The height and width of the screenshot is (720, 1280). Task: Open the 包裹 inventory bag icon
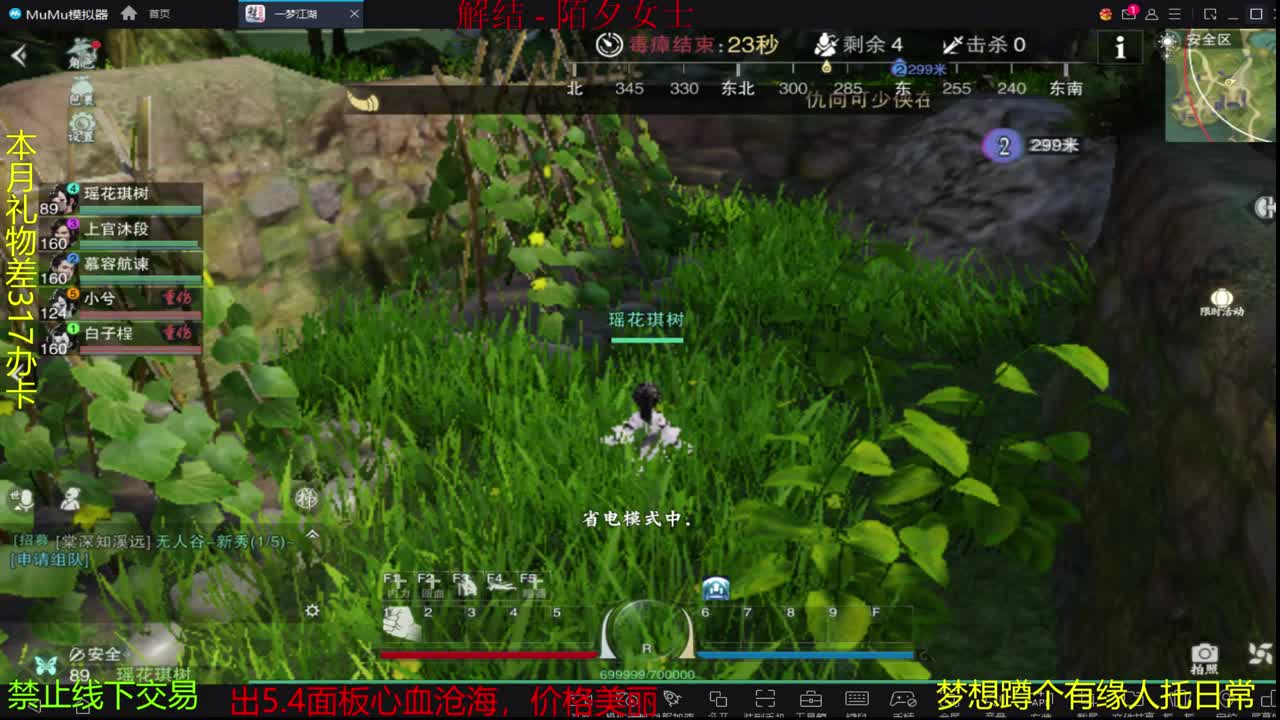(82, 85)
